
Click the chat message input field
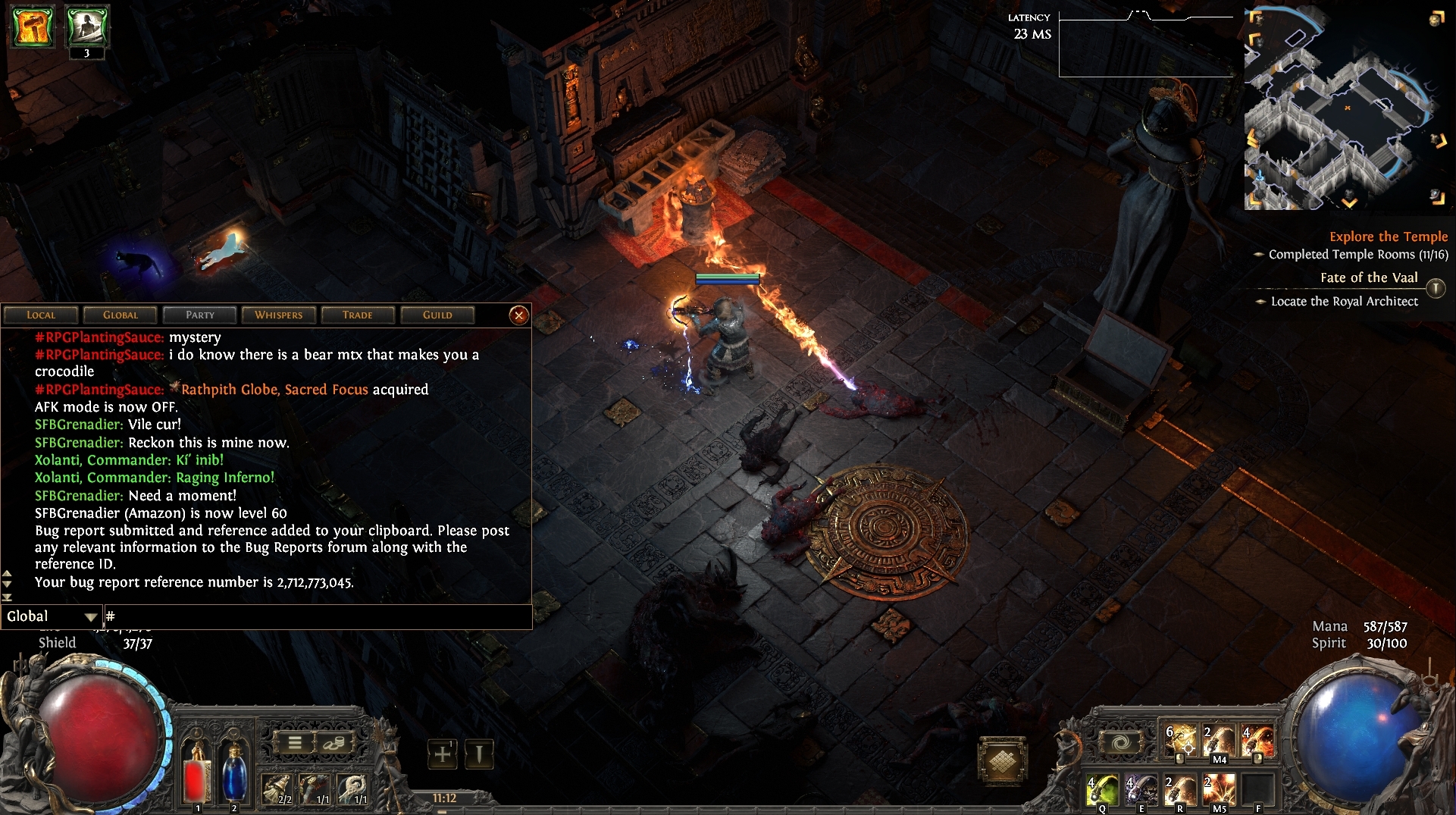318,616
